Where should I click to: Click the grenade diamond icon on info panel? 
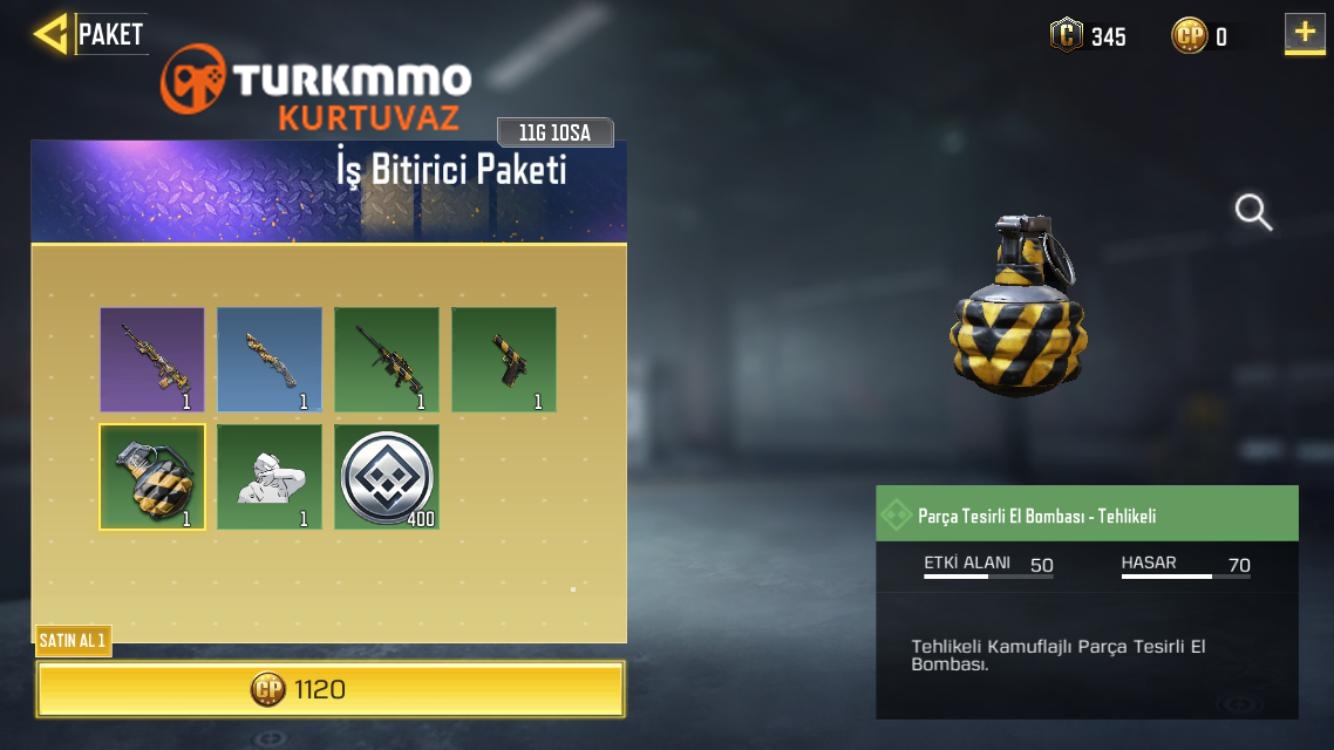click(x=898, y=516)
